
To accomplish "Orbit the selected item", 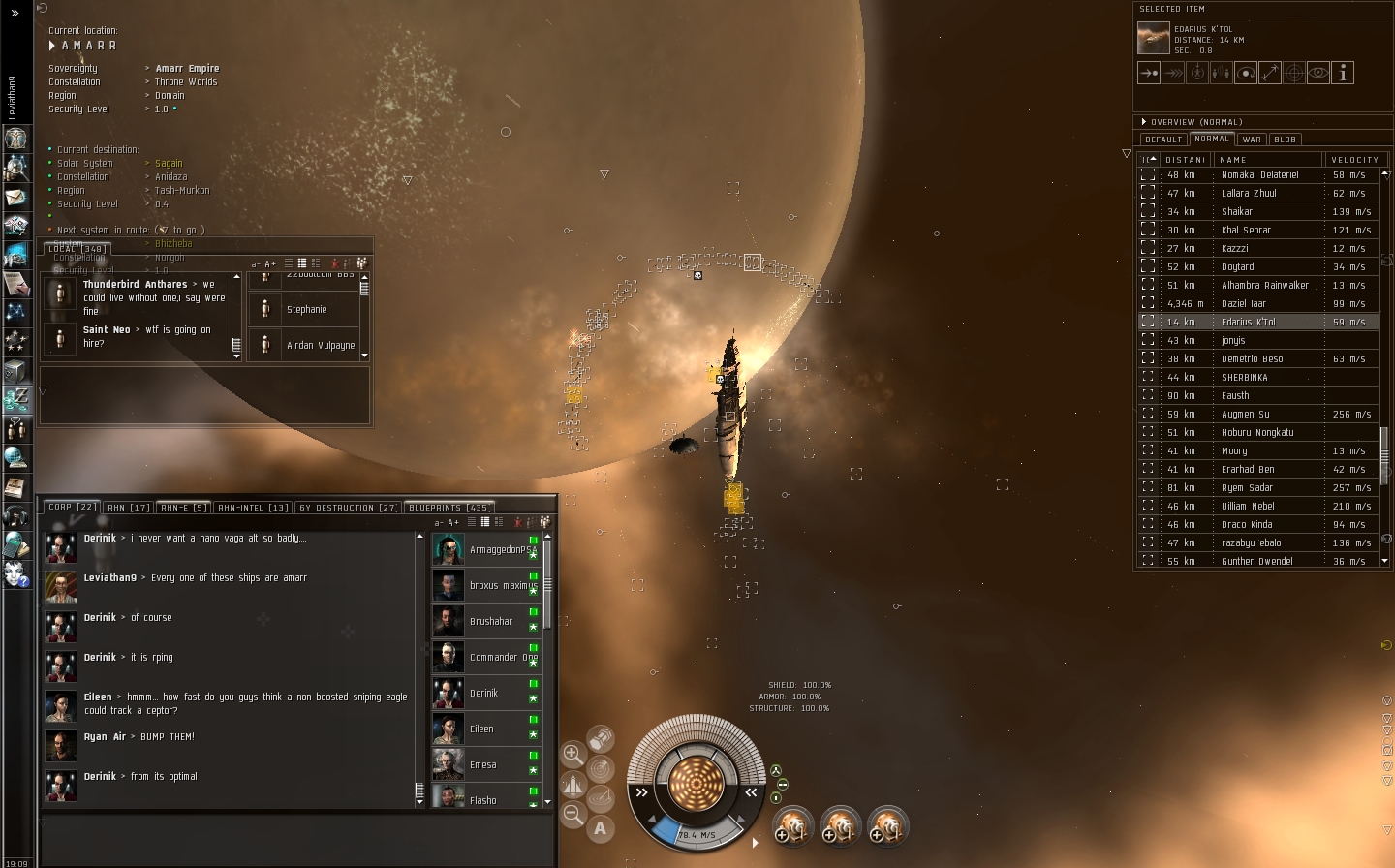I will (1246, 73).
